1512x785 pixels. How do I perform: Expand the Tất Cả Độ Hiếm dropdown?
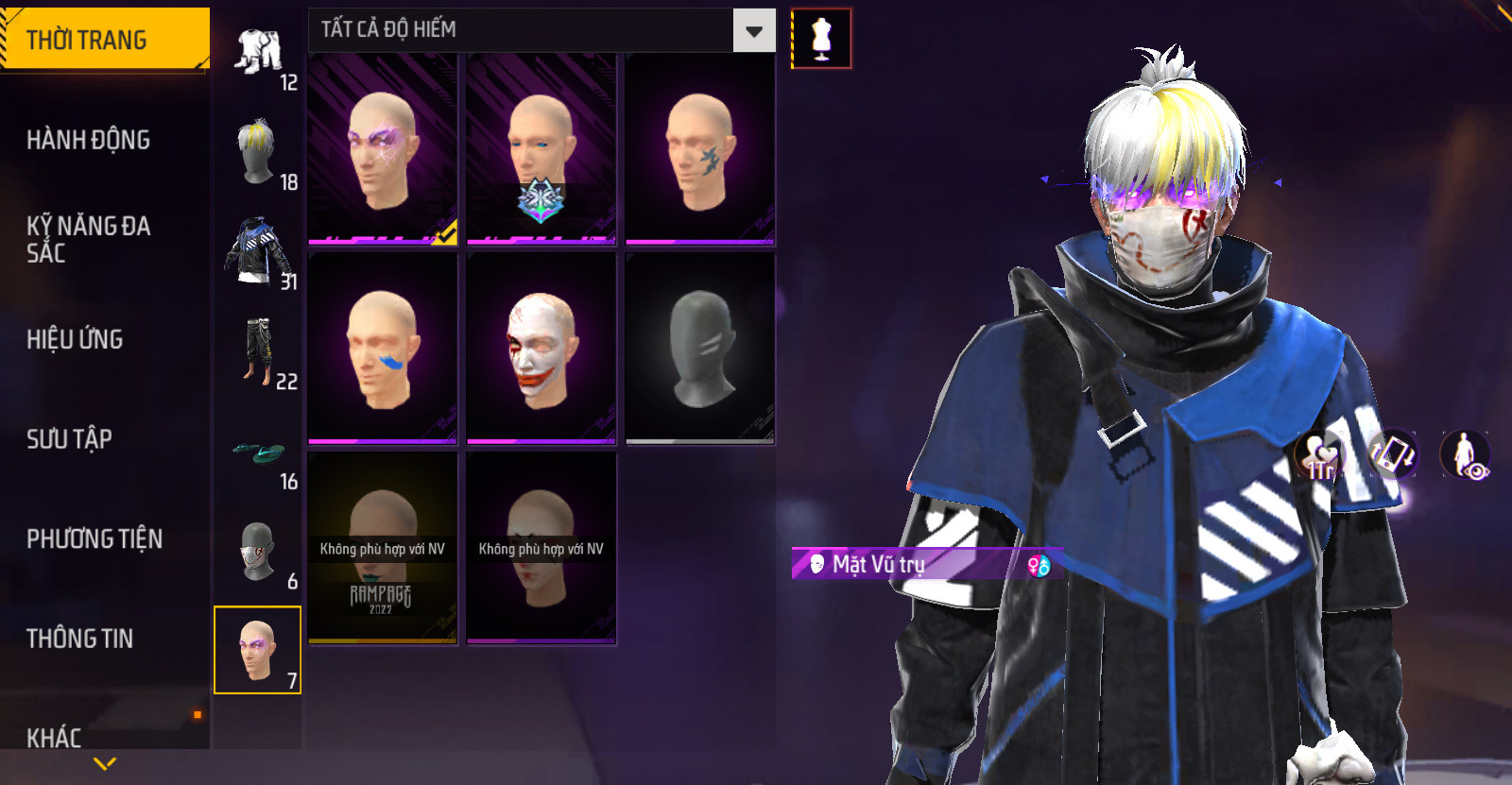[x=753, y=31]
